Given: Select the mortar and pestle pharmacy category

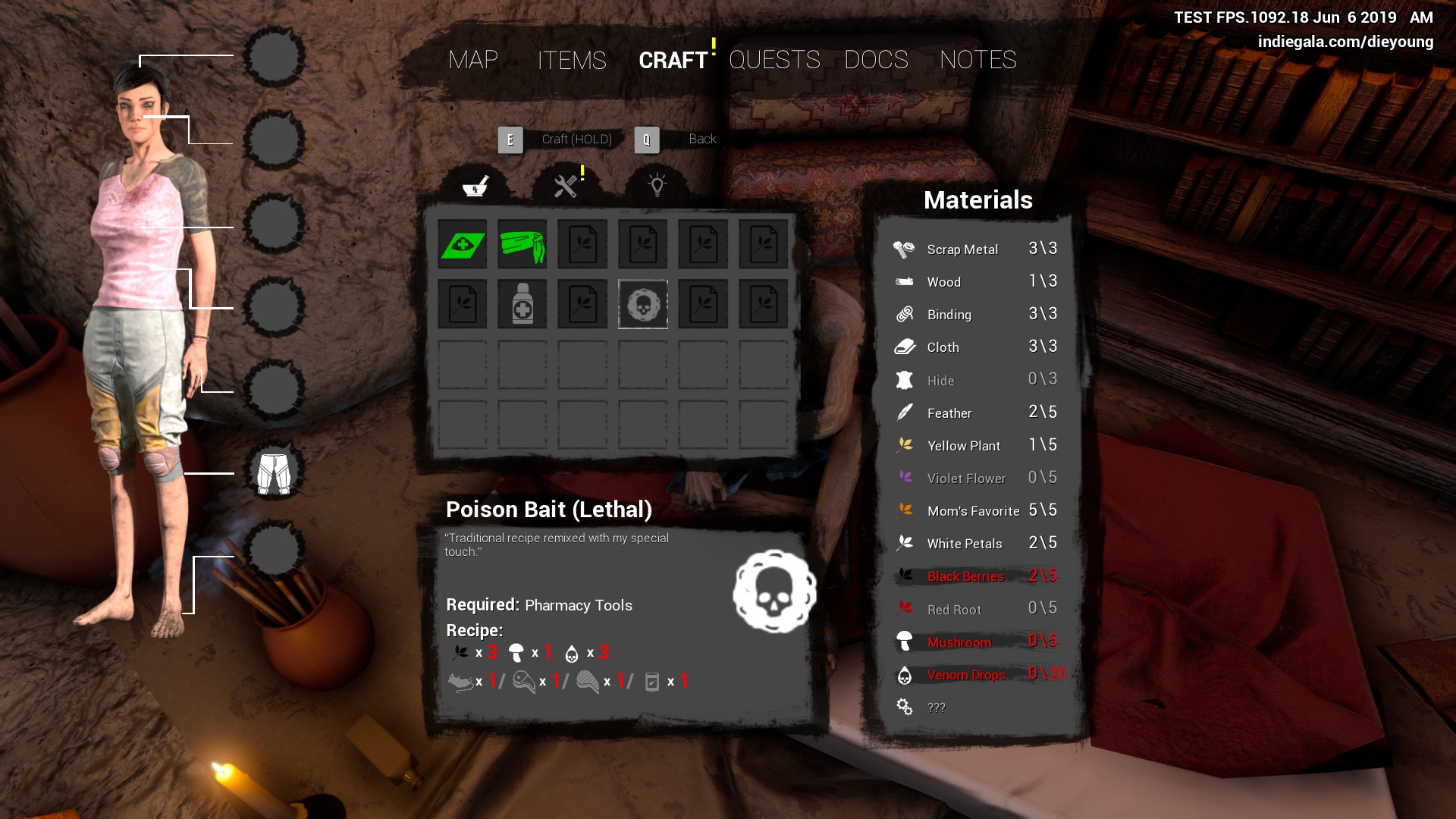Looking at the screenshot, I should [475, 186].
